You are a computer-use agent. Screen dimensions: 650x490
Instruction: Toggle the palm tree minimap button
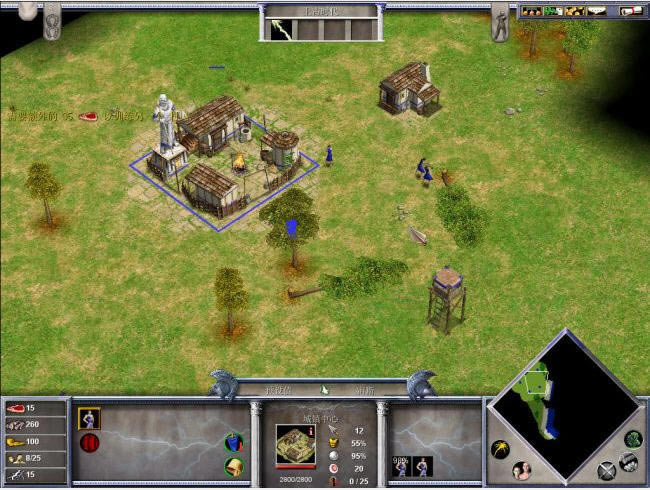(x=500, y=449)
